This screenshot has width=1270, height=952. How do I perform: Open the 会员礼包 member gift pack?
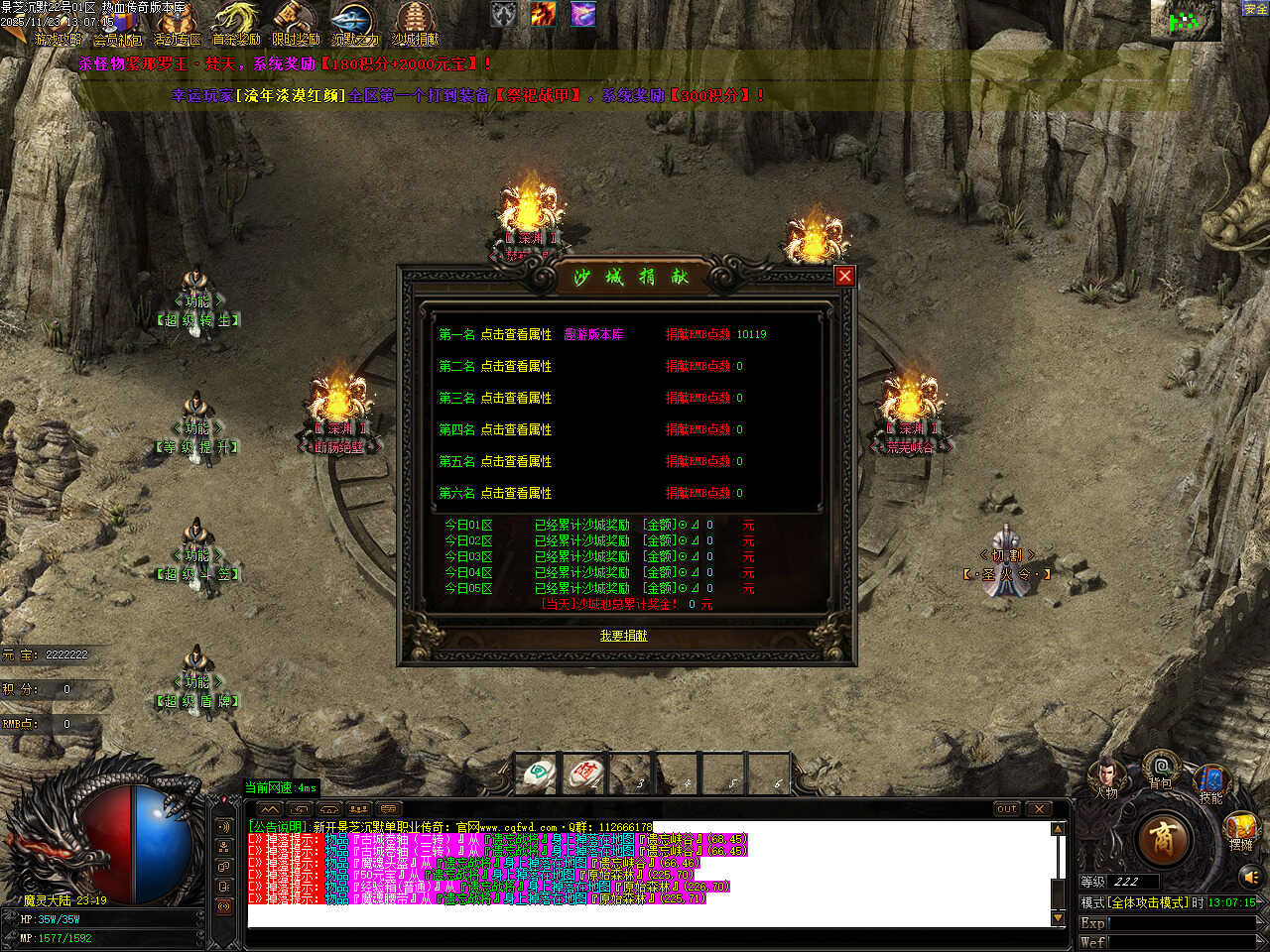coord(117,28)
